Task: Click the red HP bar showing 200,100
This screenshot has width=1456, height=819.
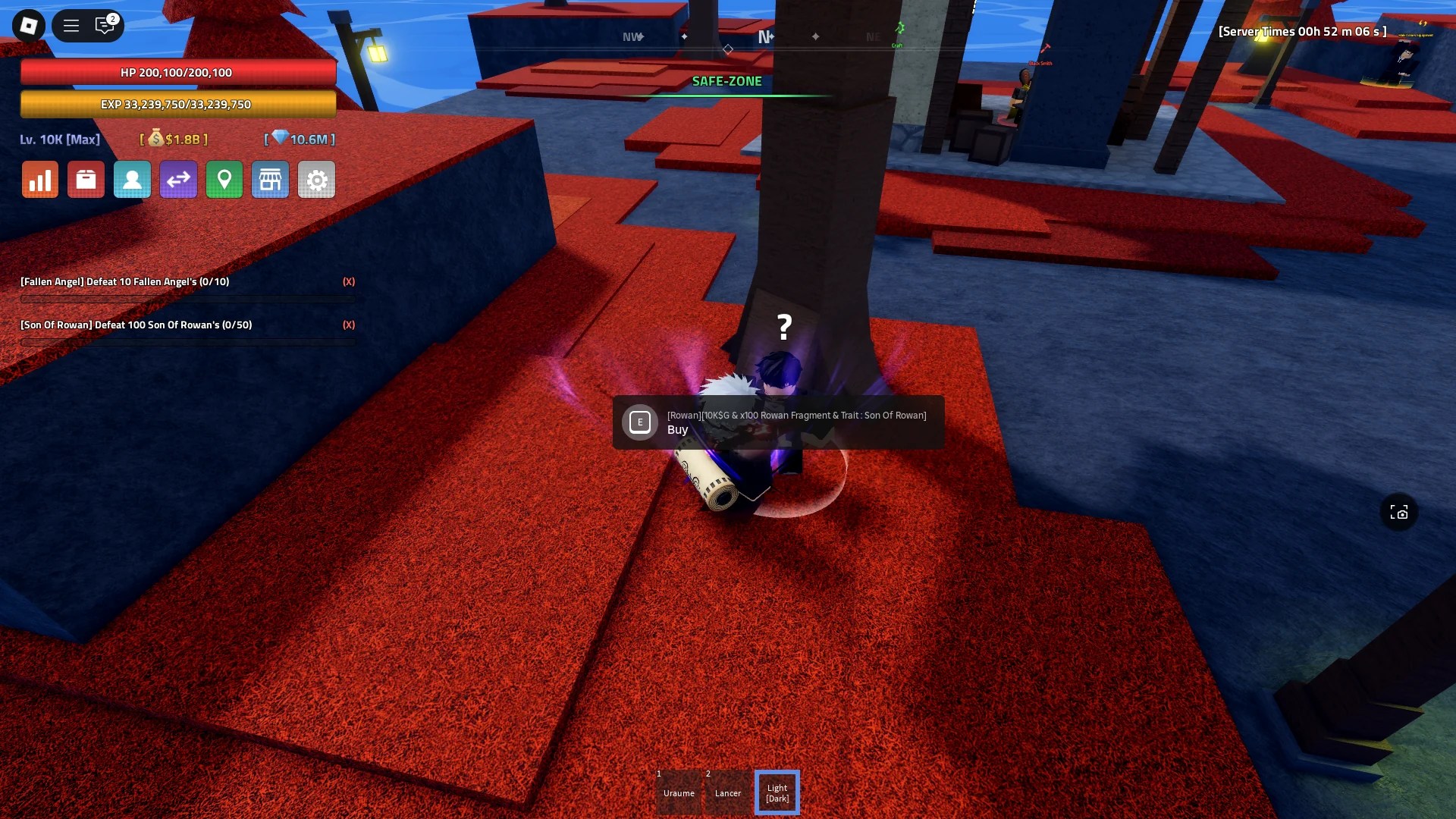Action: coord(177,72)
